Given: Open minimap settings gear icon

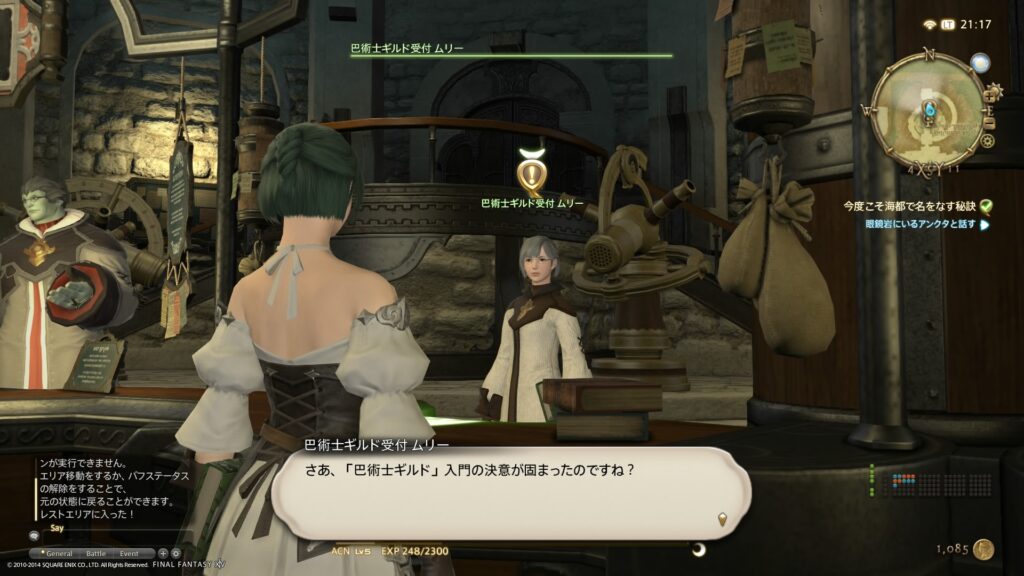Looking at the screenshot, I should (x=988, y=141).
